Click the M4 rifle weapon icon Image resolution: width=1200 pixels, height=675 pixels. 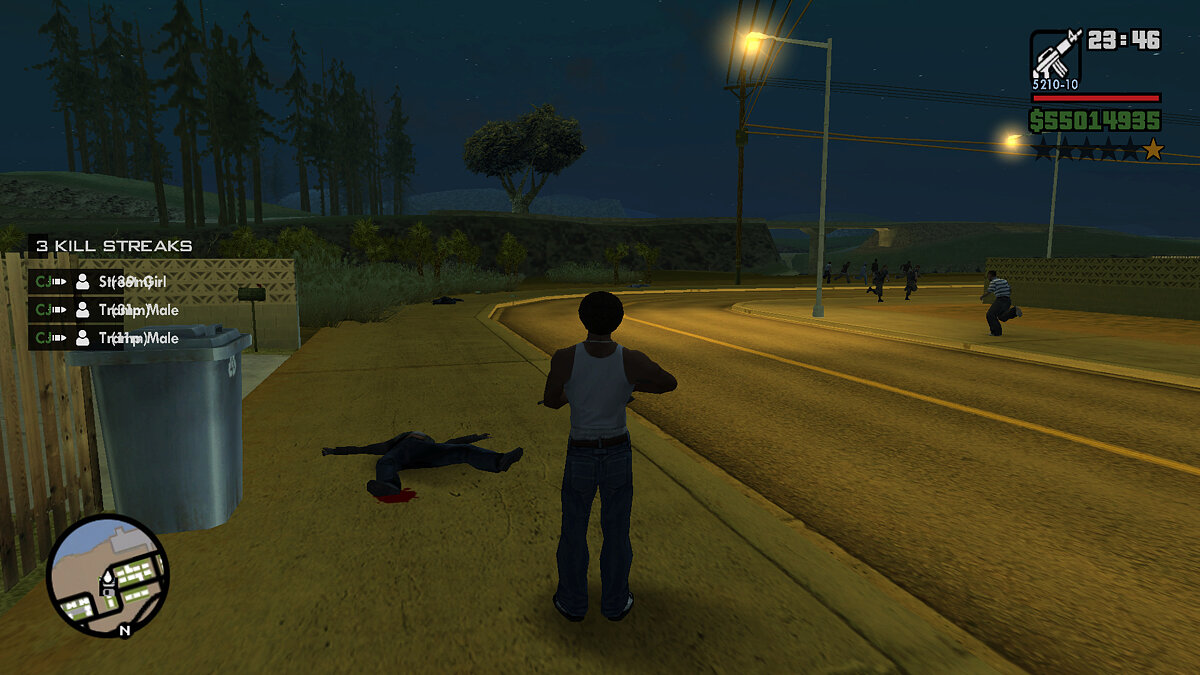point(1055,55)
